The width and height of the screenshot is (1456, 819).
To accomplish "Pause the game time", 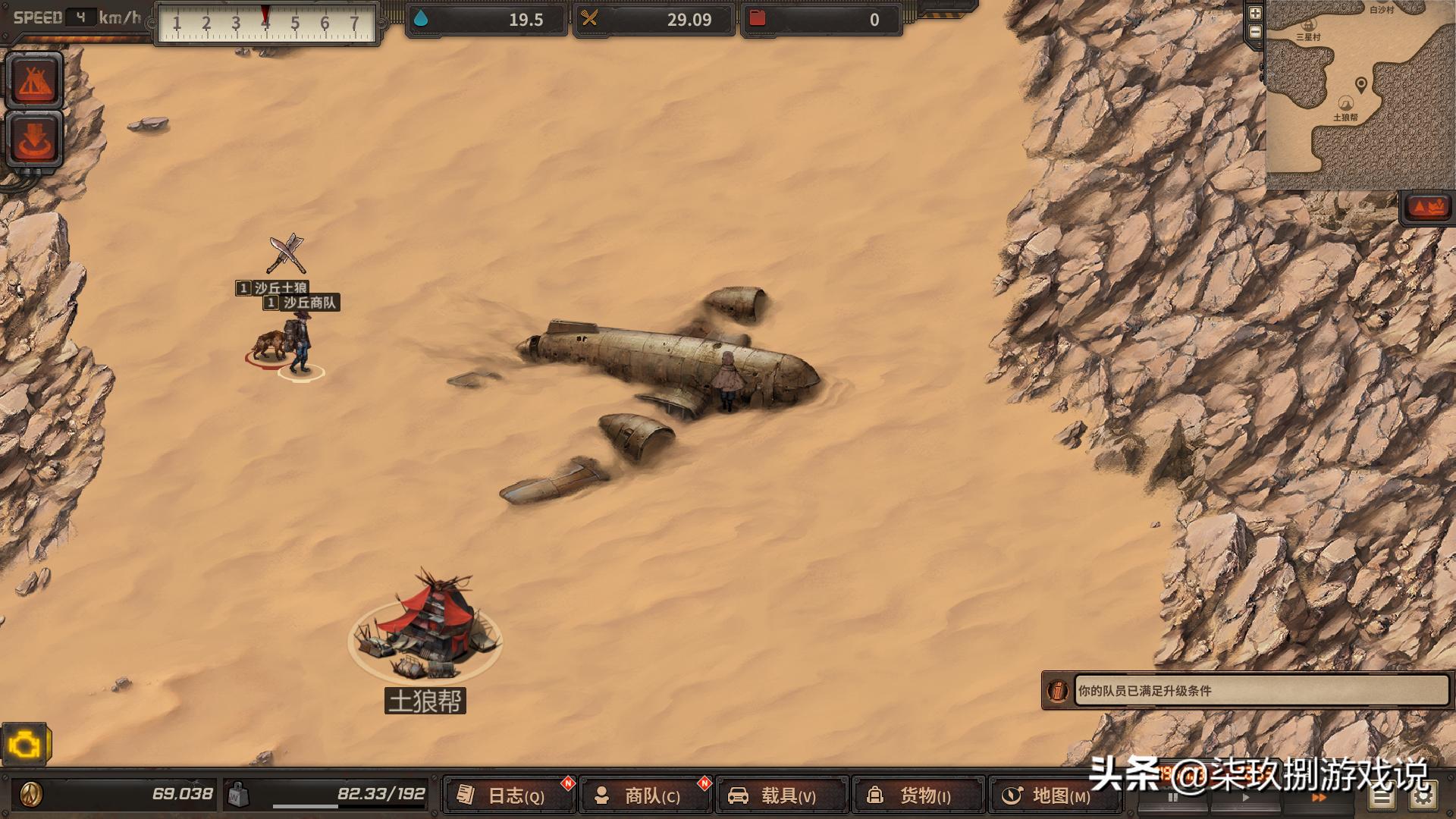I will coord(1172,798).
